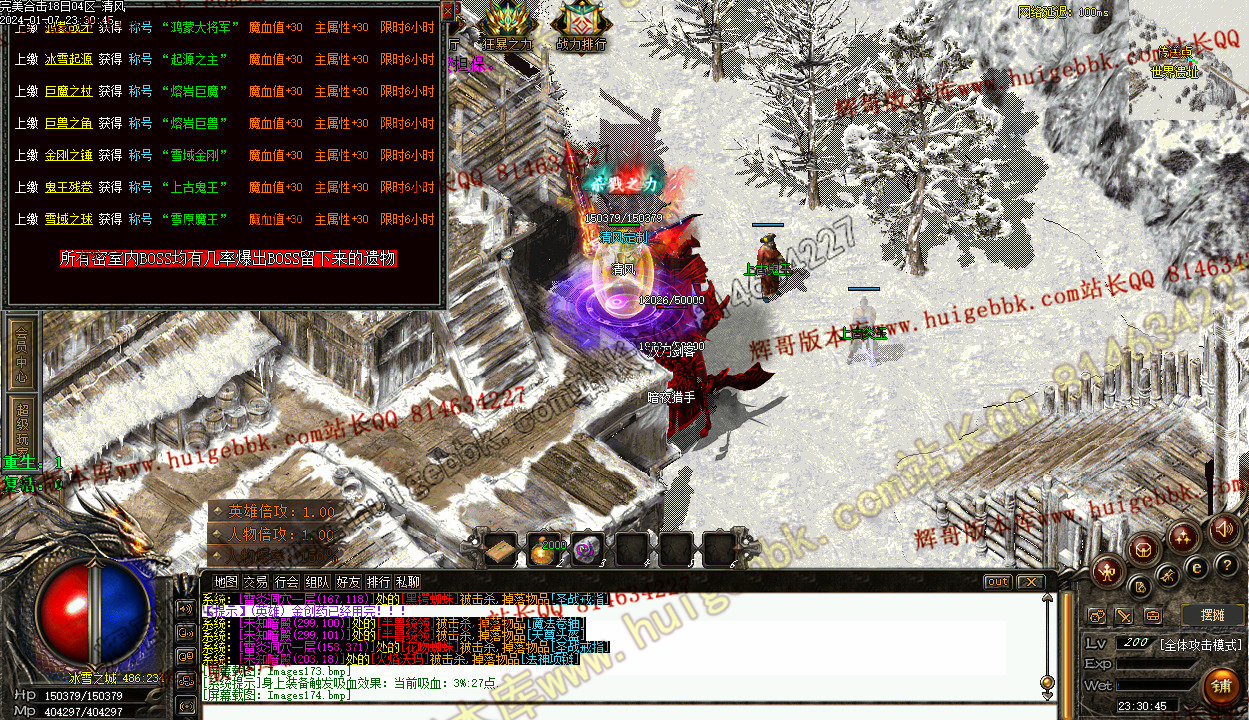Click the 冰雪起源 submit link
The width and height of the screenshot is (1249, 720).
tap(69, 59)
